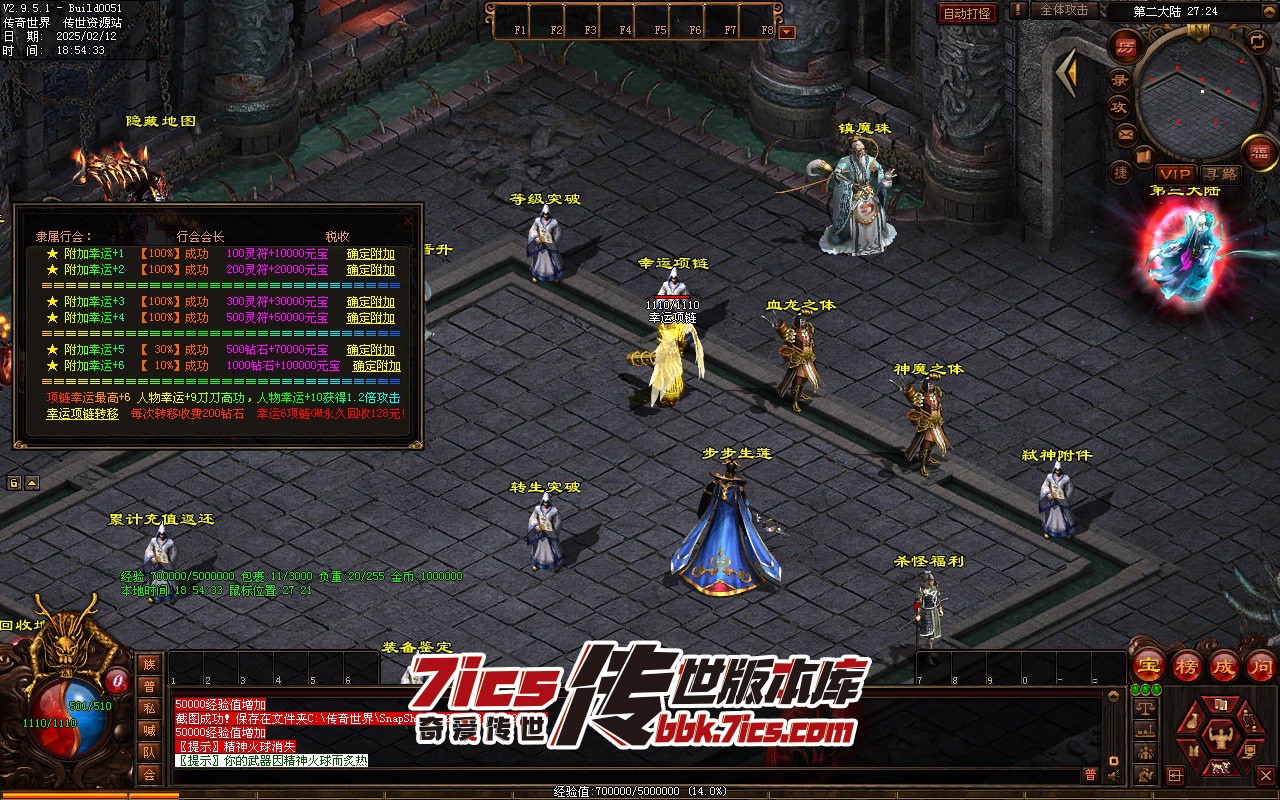Open the 历 calendar round button
Image resolution: width=1280 pixels, height=800 pixels.
click(1126, 46)
